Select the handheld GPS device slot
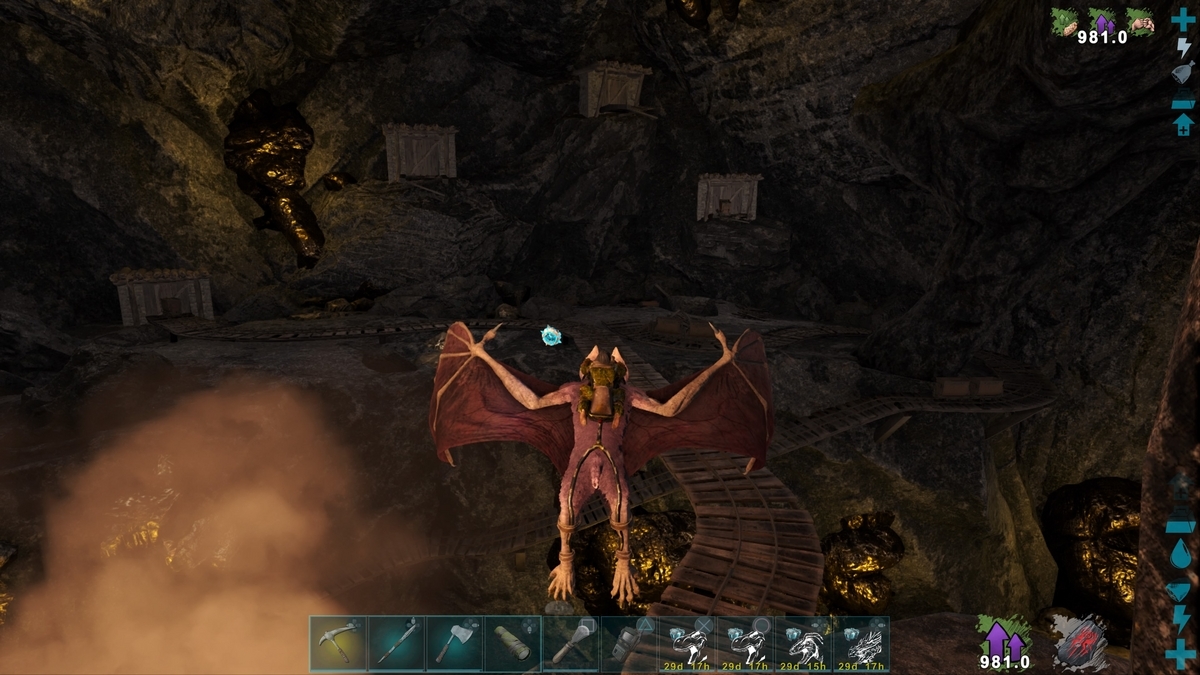Viewport: 1200px width, 675px height. pos(628,643)
